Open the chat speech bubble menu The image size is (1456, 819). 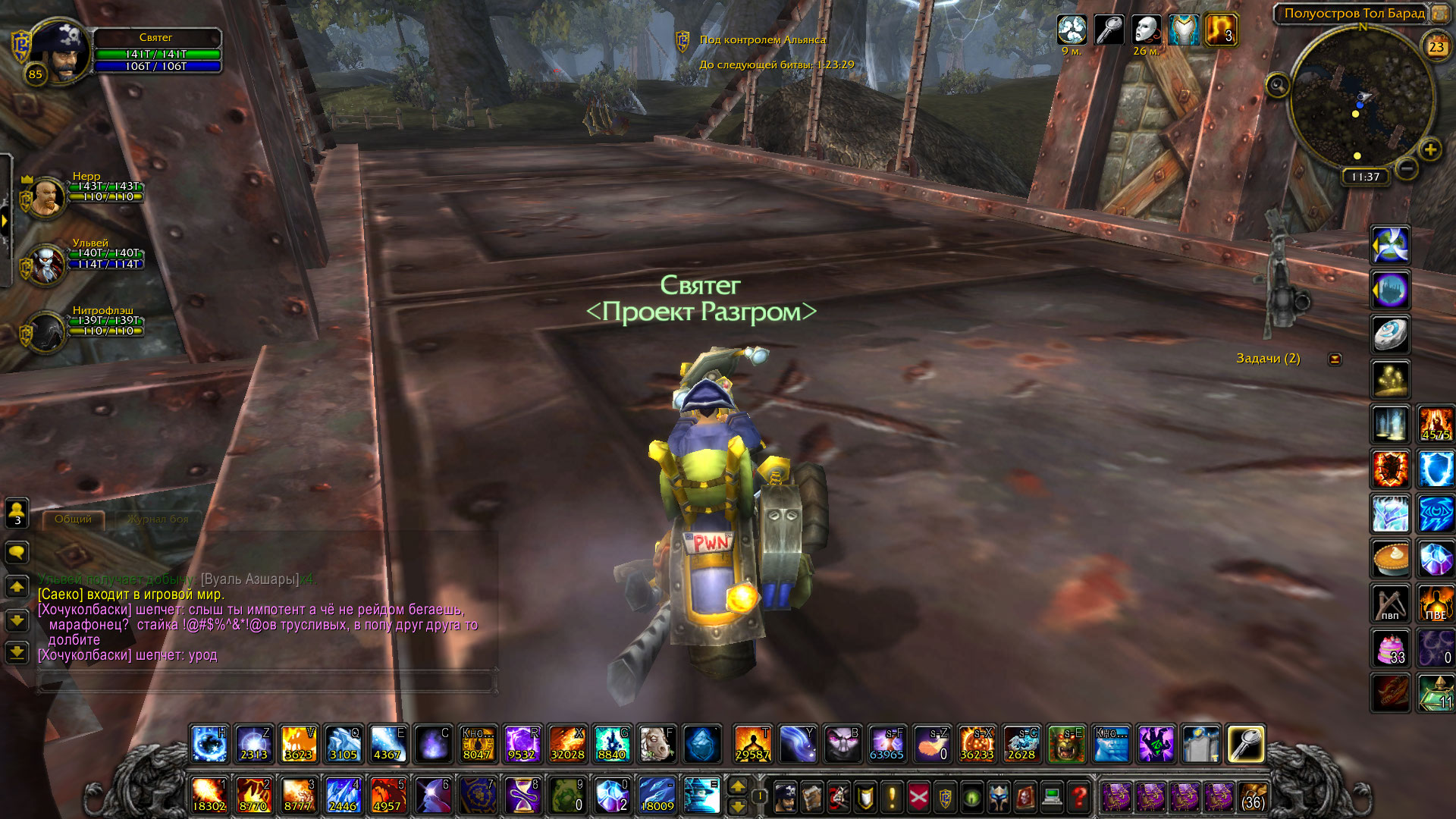coord(17,553)
